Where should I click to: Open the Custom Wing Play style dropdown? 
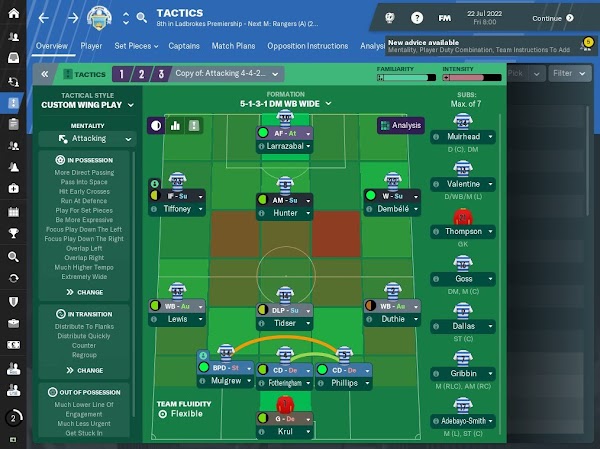click(x=88, y=104)
